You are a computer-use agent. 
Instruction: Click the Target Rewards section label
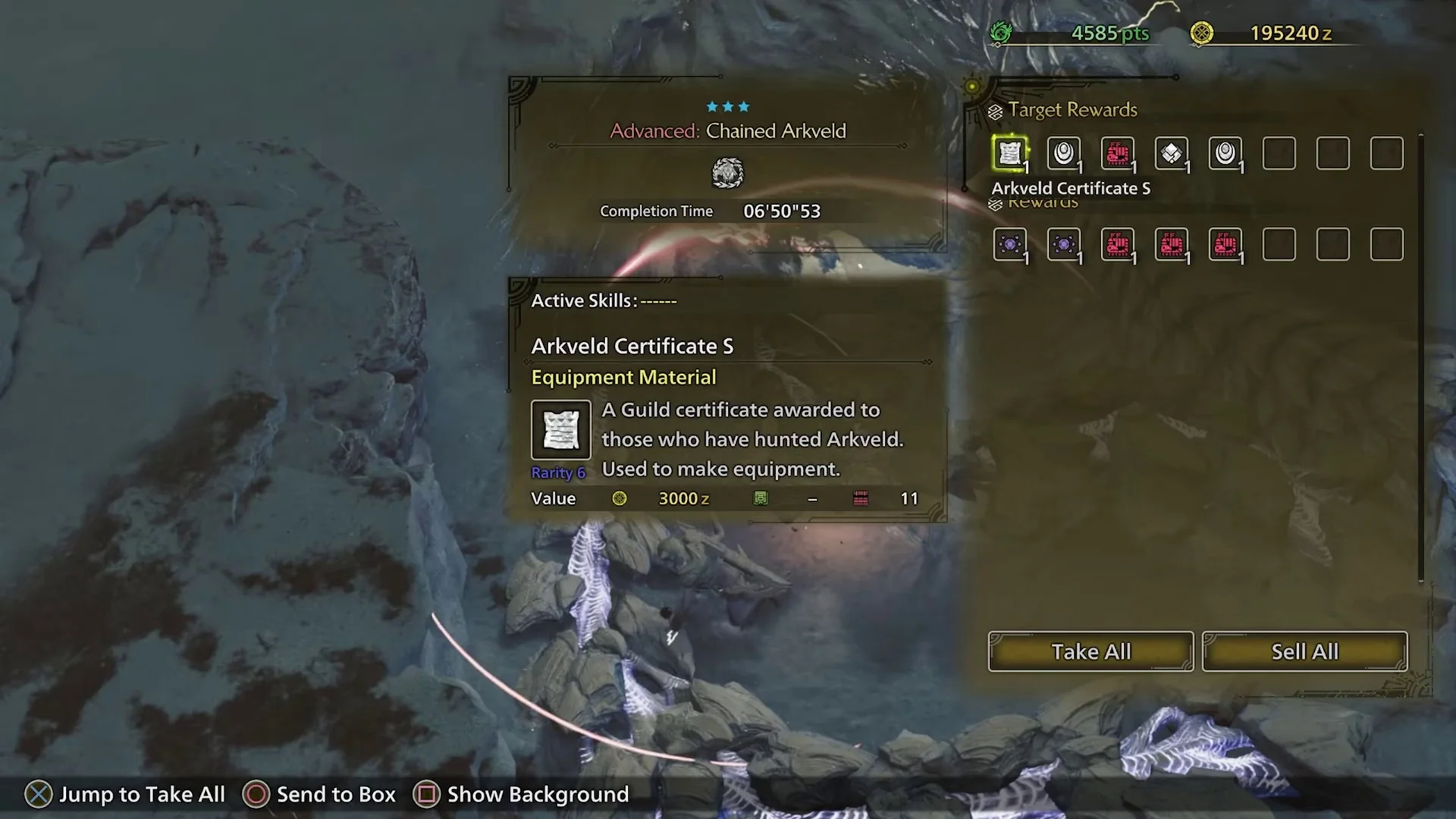[1072, 109]
